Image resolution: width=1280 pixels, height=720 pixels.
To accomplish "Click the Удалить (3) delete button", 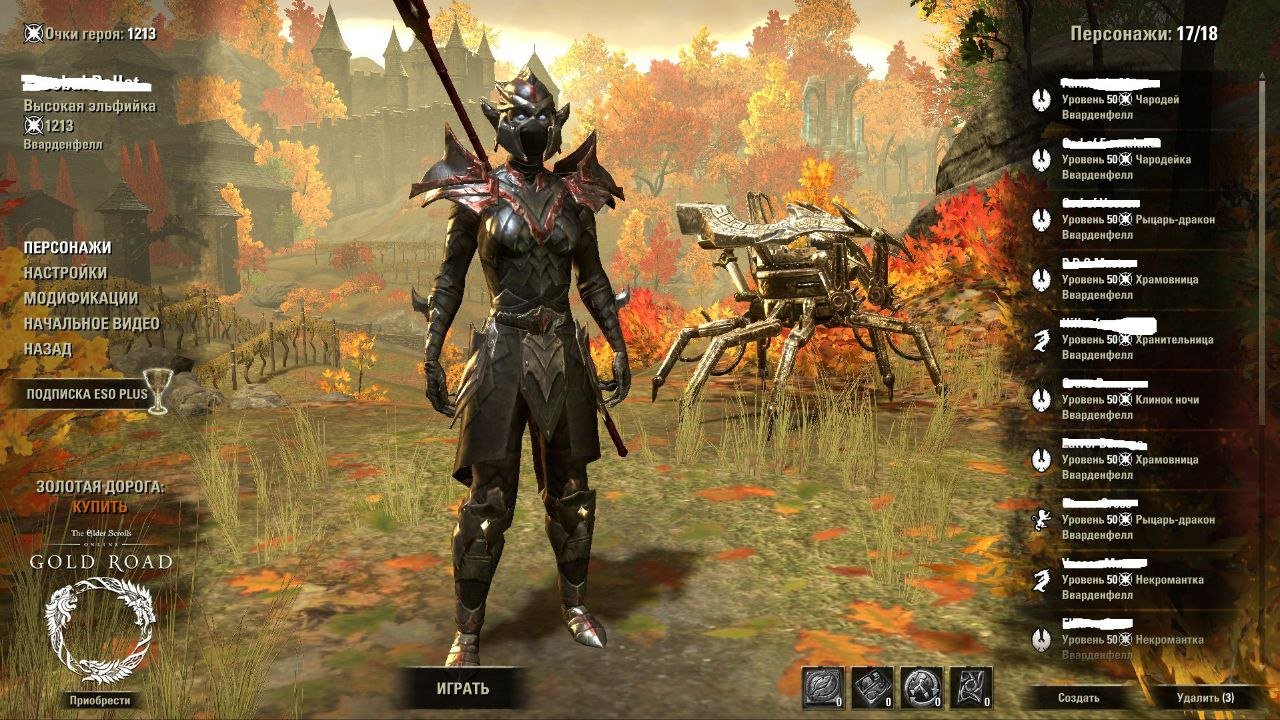I will 1205,698.
